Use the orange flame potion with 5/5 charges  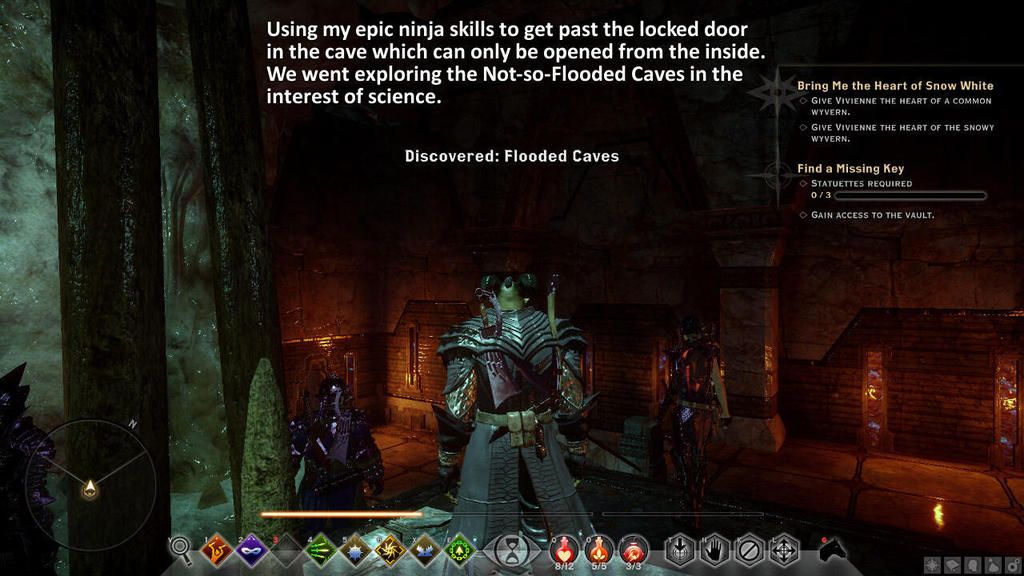coord(598,549)
